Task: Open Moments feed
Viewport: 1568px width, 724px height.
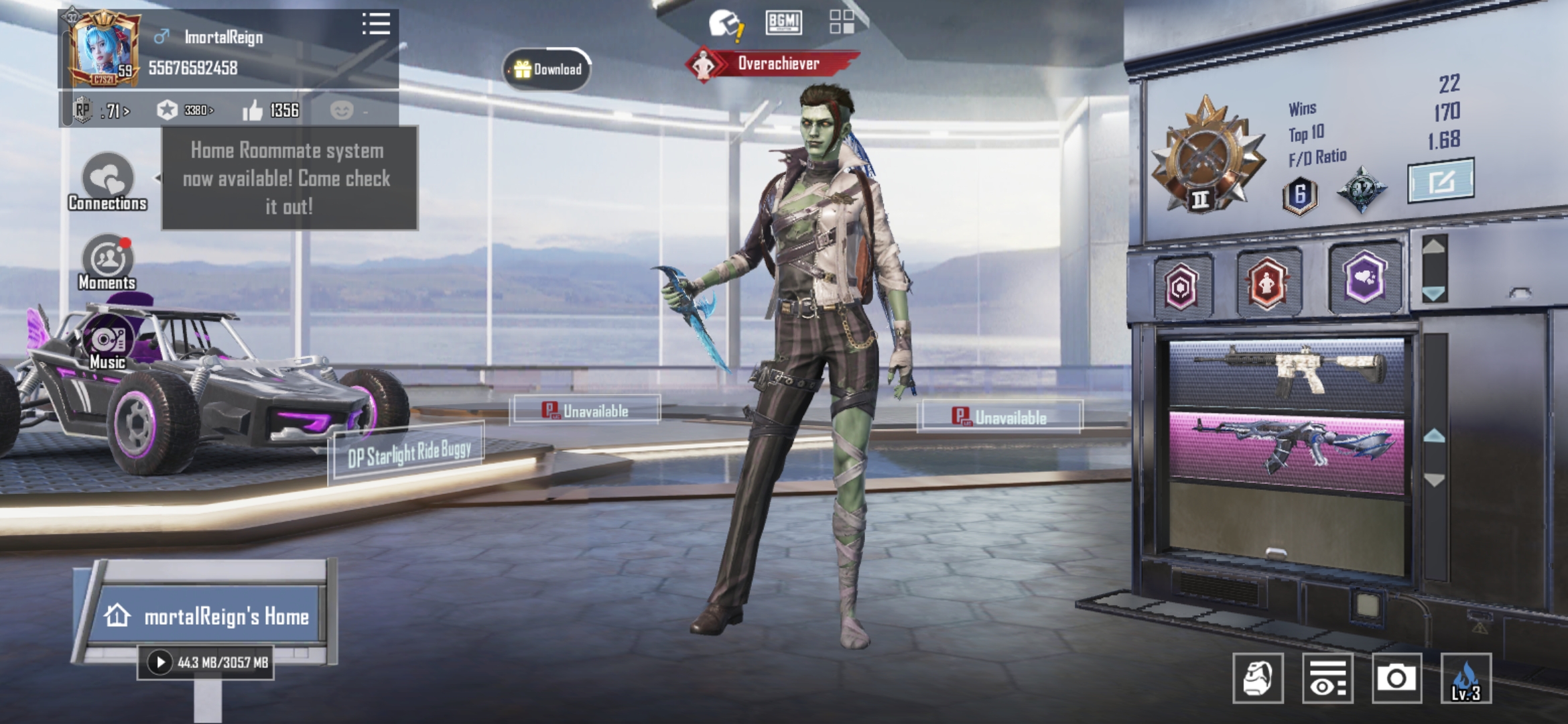Action: [107, 262]
